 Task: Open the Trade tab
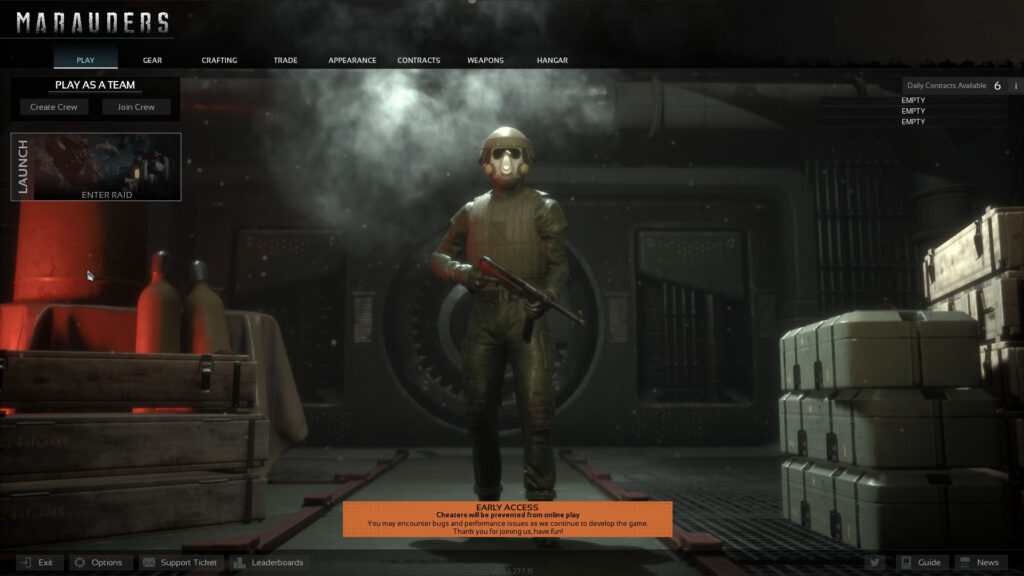(285, 60)
